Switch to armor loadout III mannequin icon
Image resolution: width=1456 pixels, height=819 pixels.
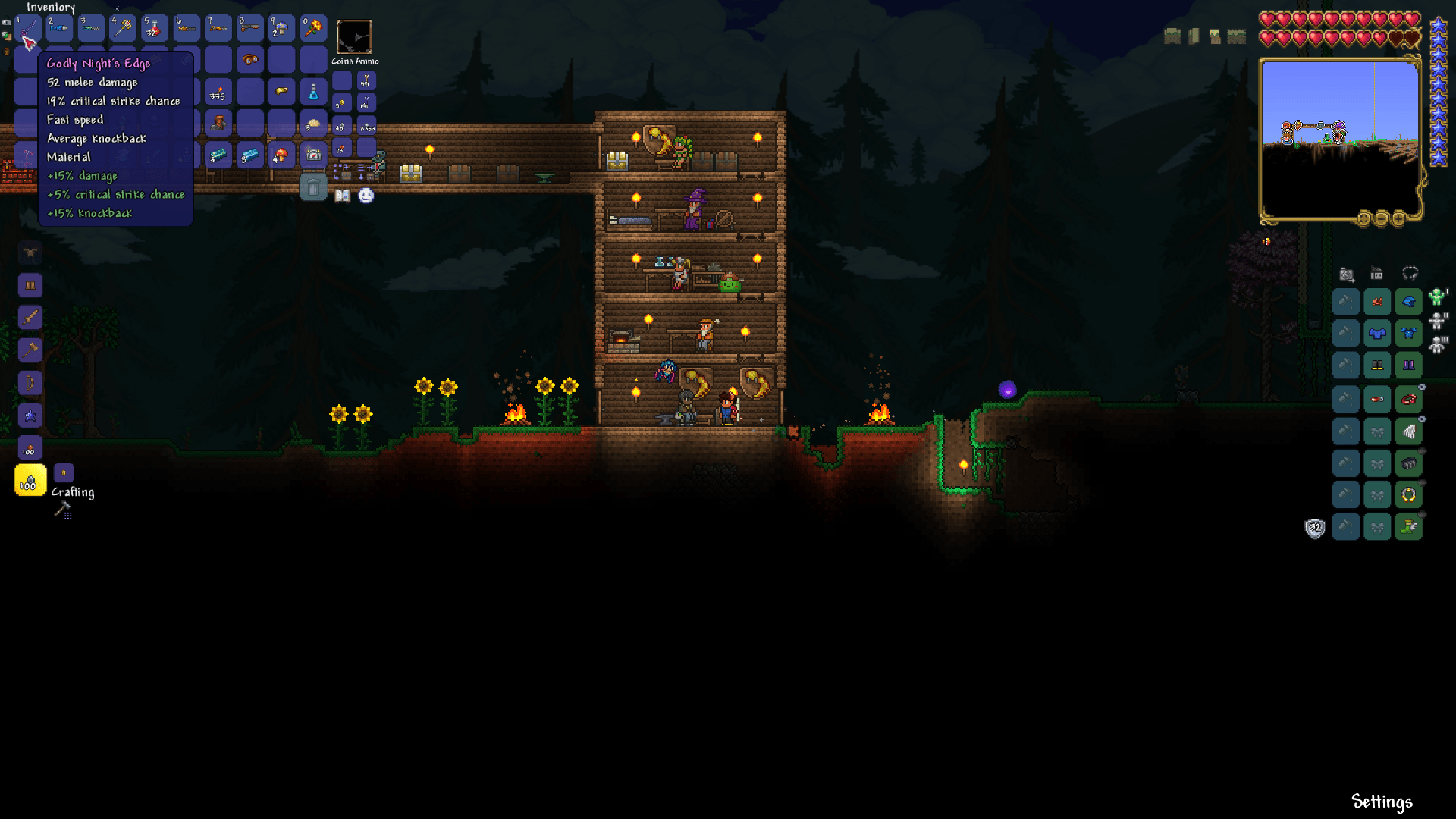click(1438, 343)
